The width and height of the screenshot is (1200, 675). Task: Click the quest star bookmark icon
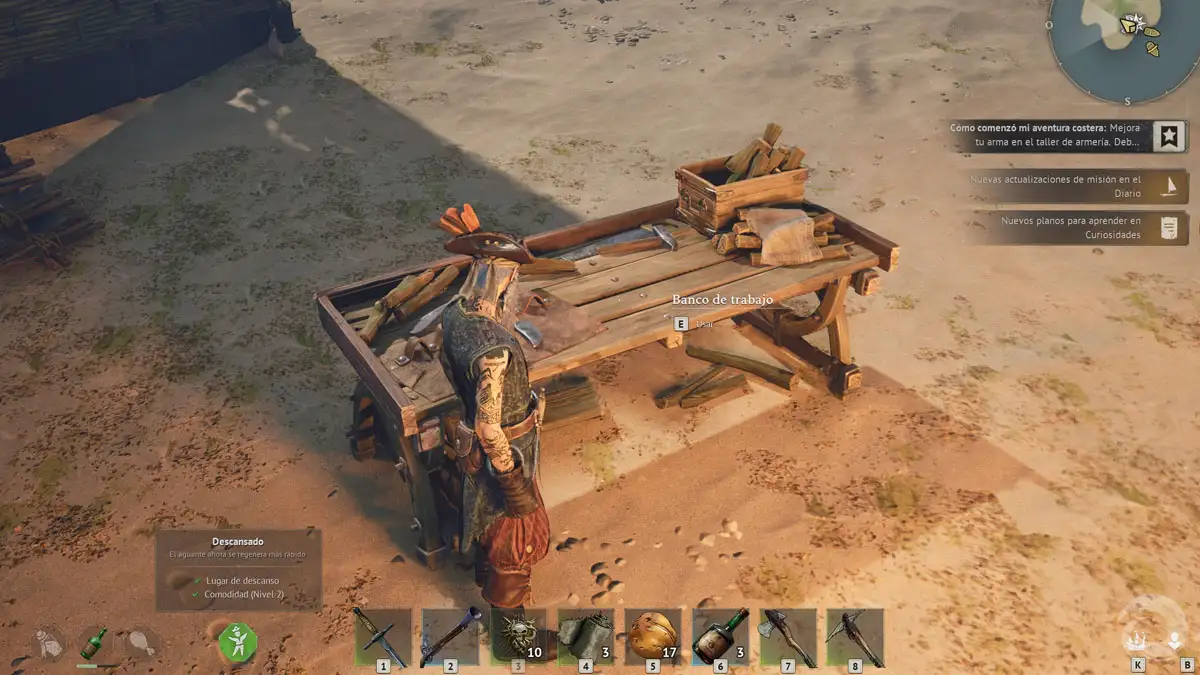point(1169,135)
